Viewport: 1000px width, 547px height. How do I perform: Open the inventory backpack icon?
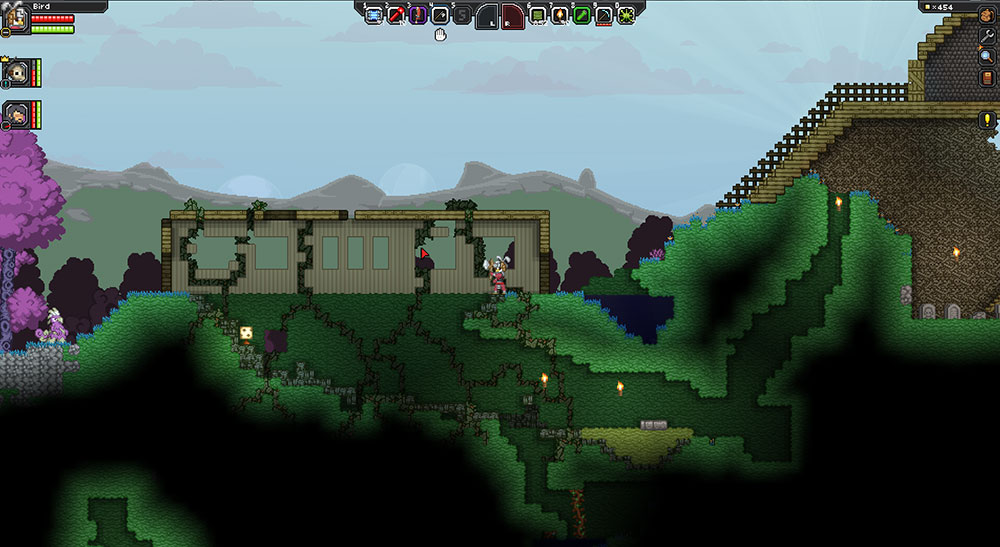coord(986,14)
